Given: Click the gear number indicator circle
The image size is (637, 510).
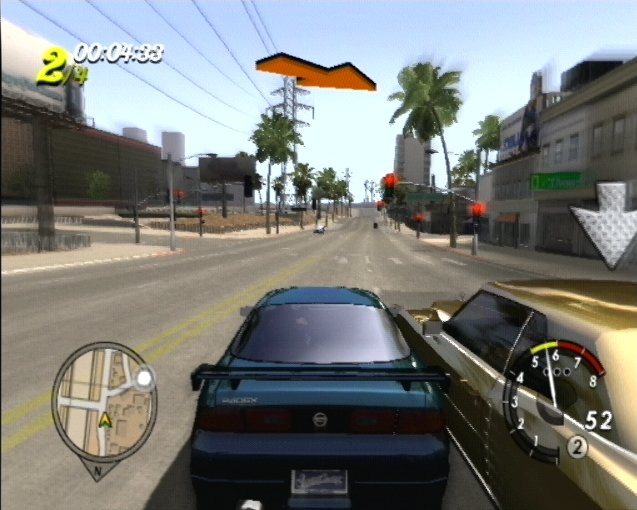Looking at the screenshot, I should pos(576,447).
